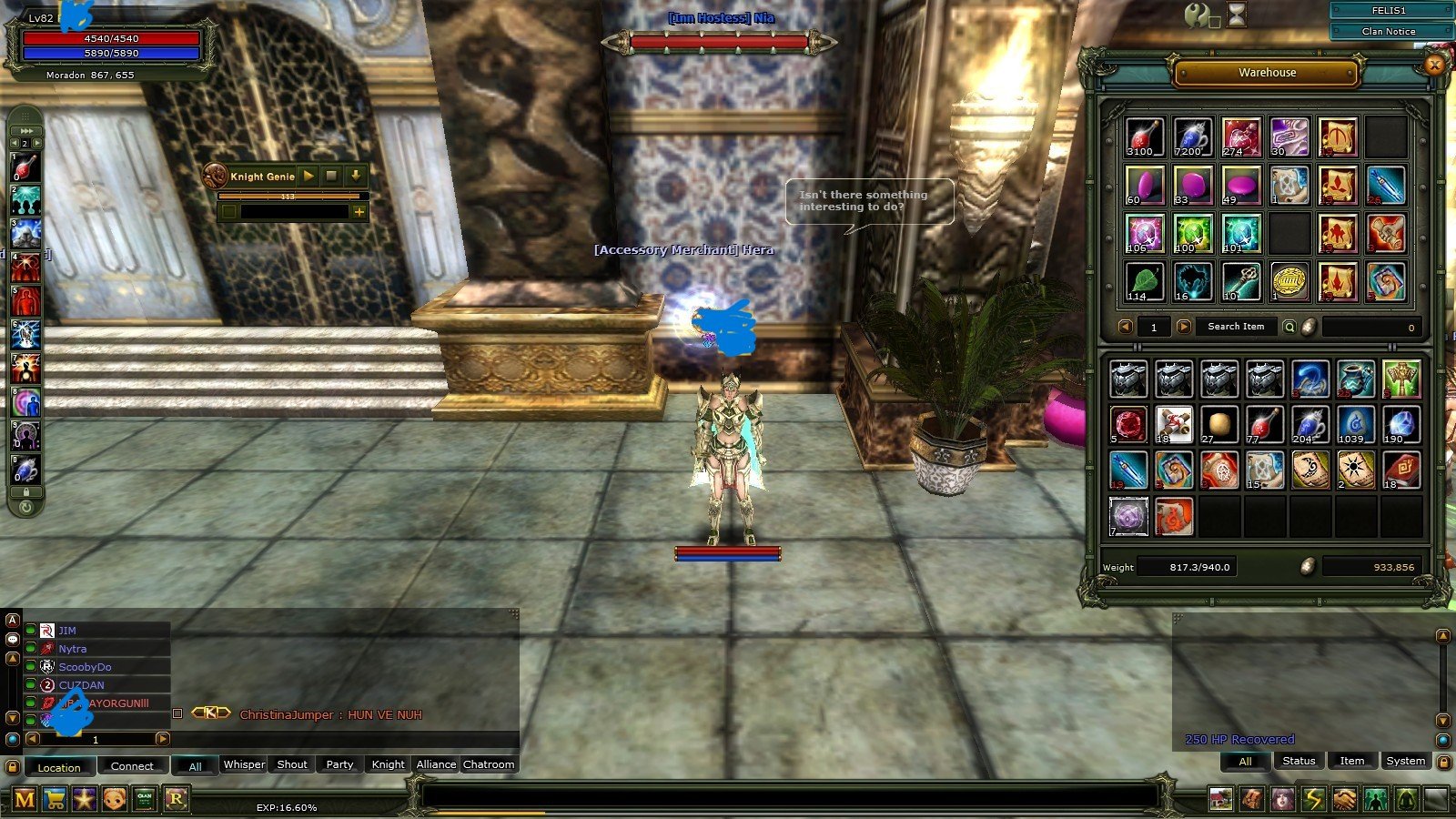Start the Knight Genie with play button

(308, 176)
